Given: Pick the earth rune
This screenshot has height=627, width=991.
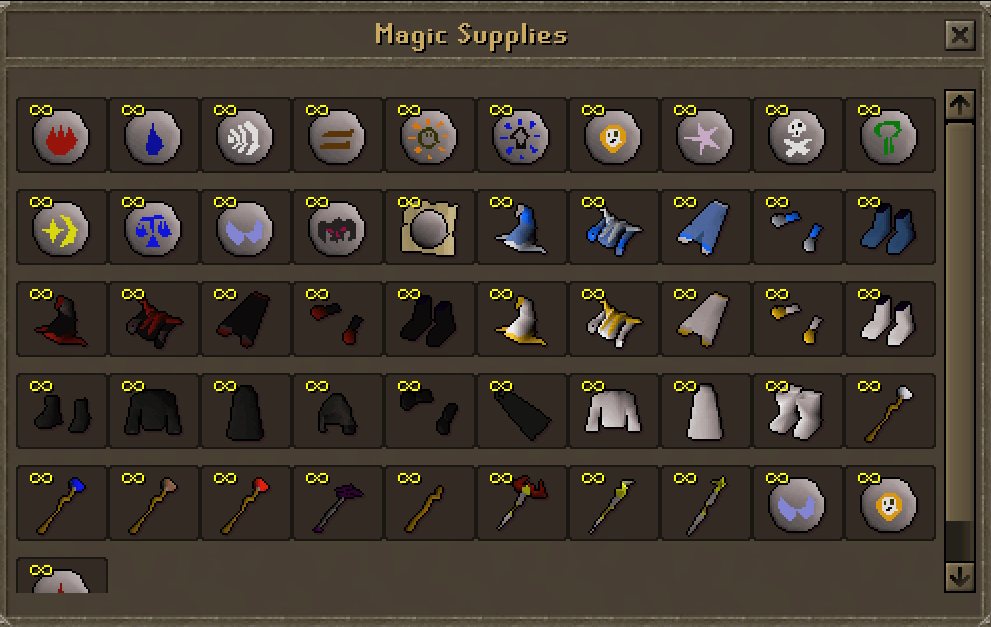Looking at the screenshot, I should [x=337, y=136].
